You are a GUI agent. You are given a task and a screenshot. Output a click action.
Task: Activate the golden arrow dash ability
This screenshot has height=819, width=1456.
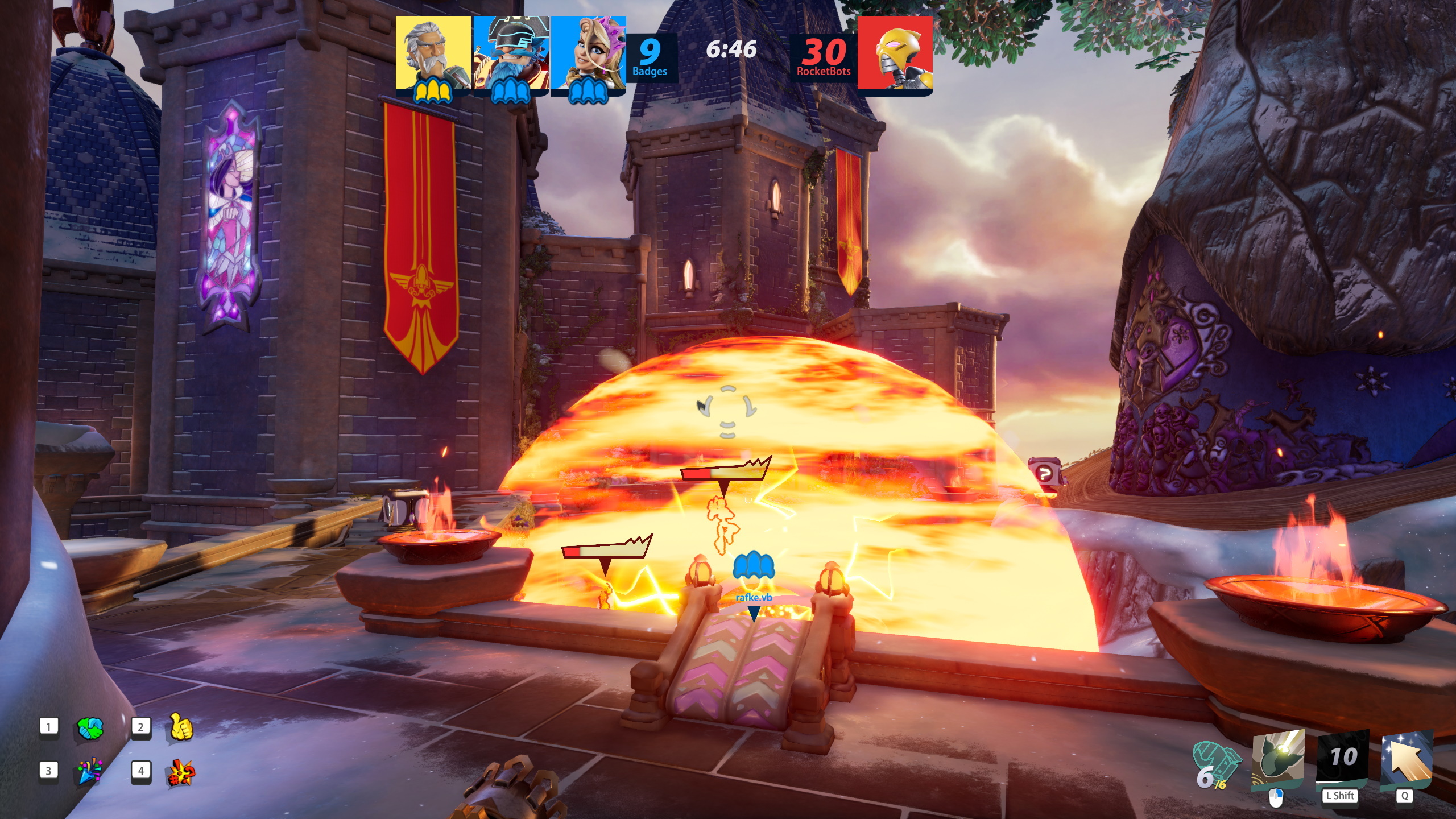pos(1407,759)
